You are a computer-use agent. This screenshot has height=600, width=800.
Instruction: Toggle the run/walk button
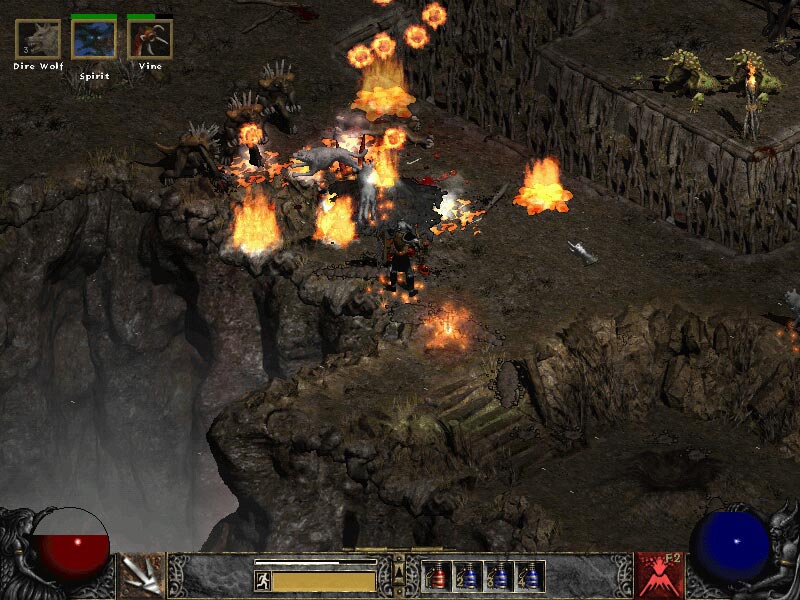pos(262,581)
